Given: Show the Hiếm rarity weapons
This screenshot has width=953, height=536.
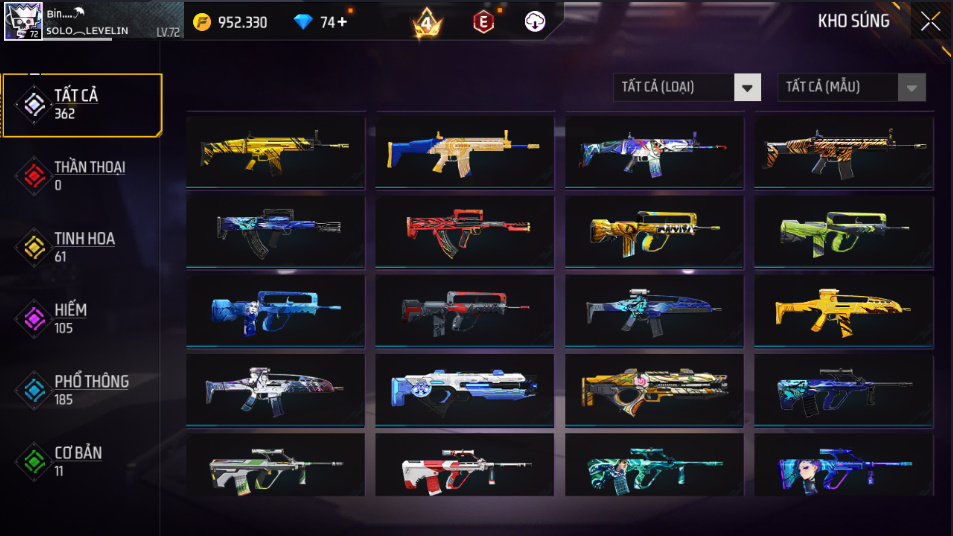Looking at the screenshot, I should 82,319.
